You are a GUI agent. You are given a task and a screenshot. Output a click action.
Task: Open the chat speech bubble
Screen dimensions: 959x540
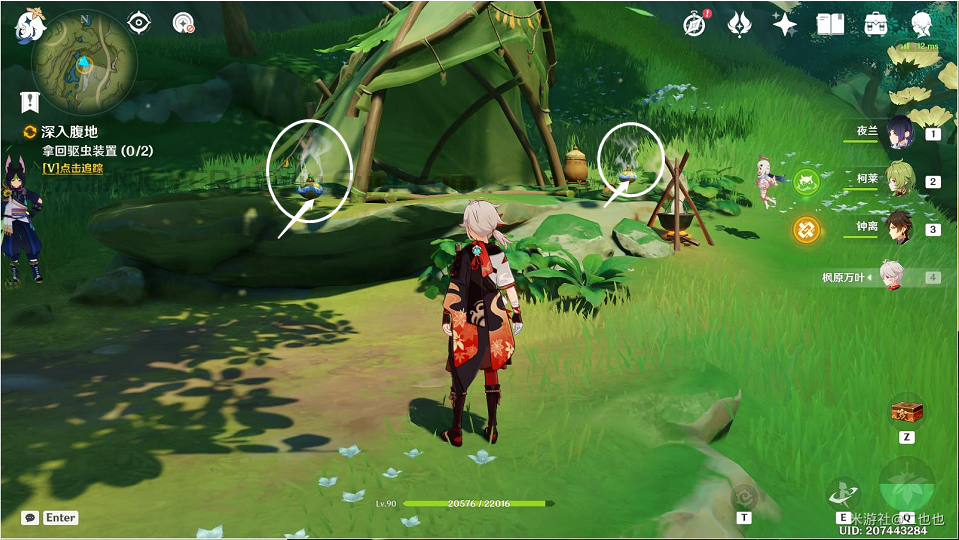coord(30,518)
